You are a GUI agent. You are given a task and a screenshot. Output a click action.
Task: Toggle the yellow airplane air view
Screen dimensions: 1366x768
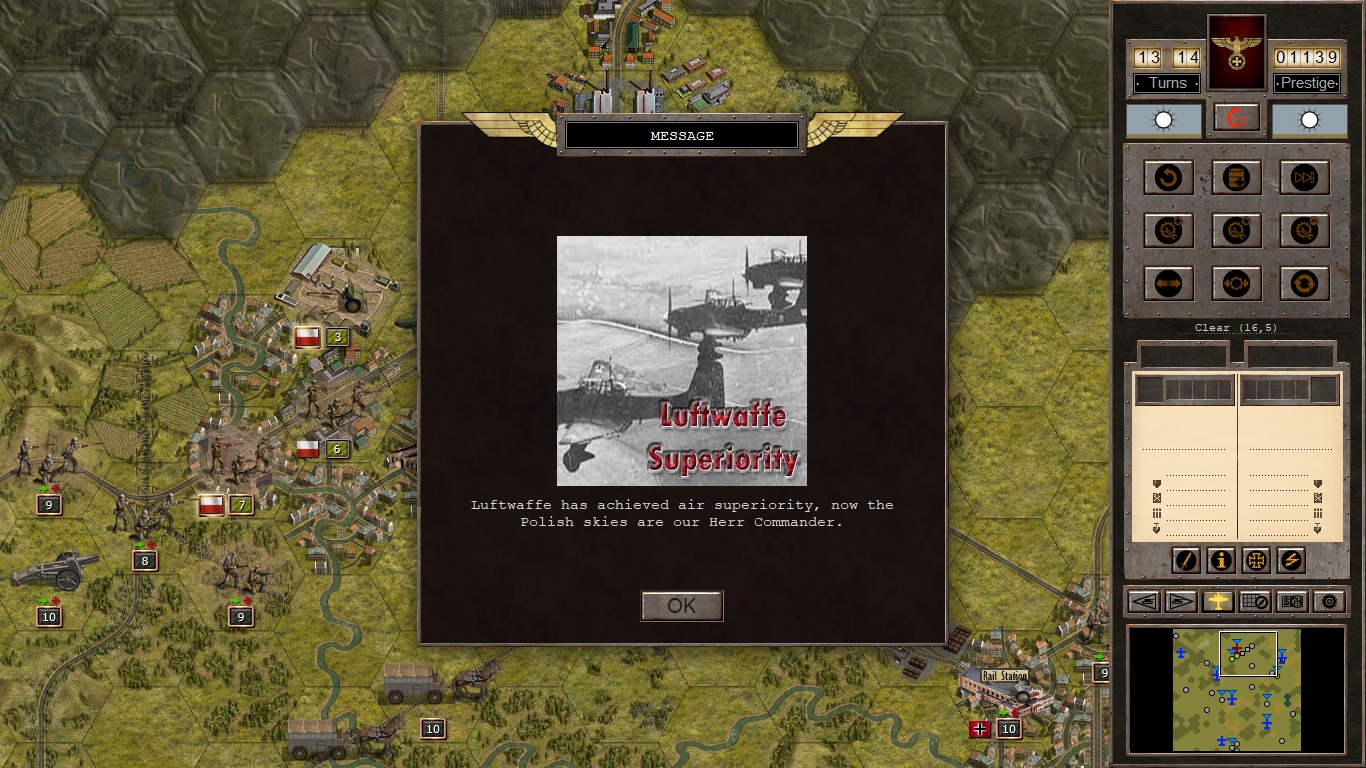(1218, 601)
